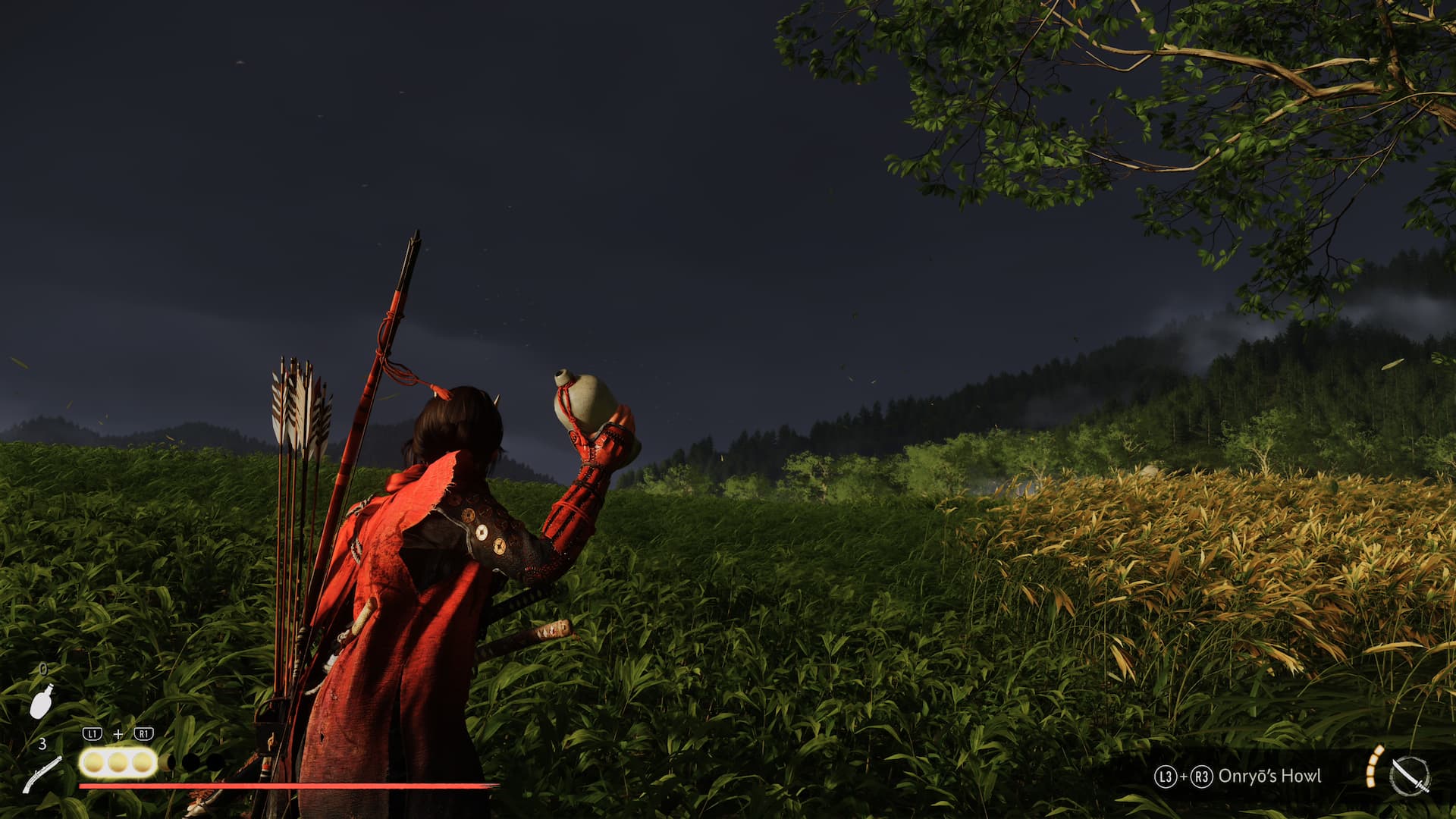This screenshot has width=1456, height=819.
Task: Select the sake bottle item icon
Action: (x=42, y=701)
